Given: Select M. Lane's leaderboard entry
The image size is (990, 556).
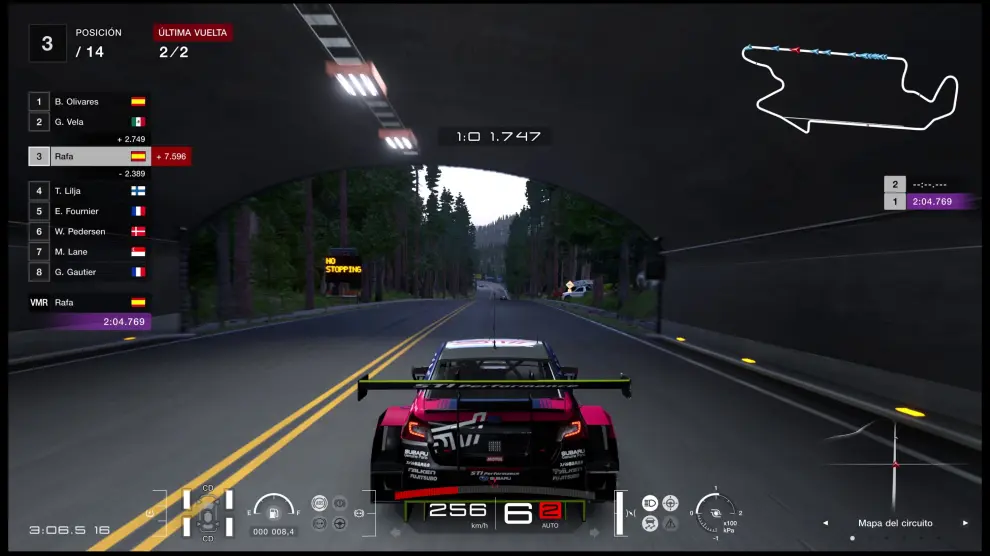Looking at the screenshot, I should [90, 251].
